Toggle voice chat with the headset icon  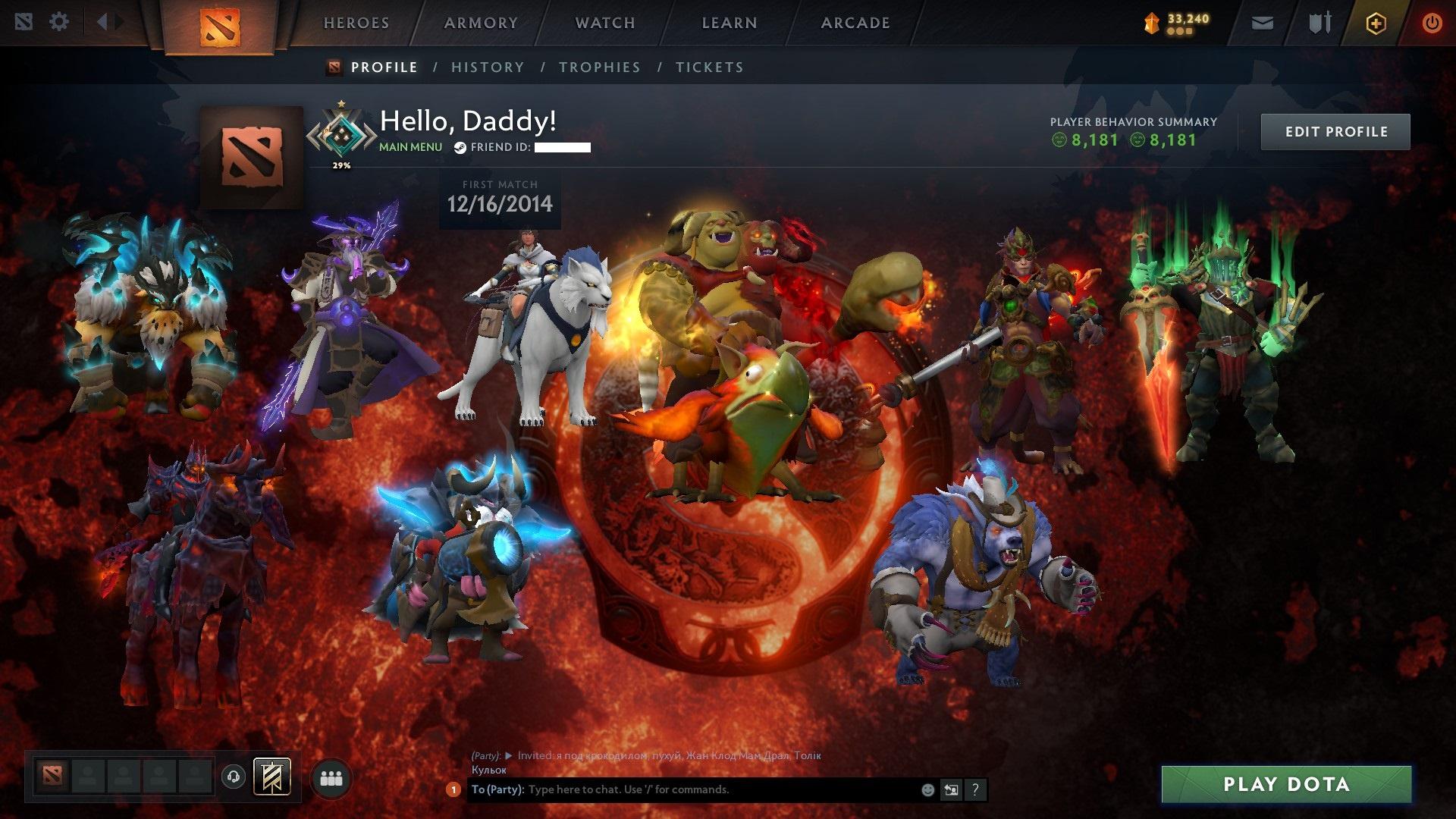coord(233,775)
